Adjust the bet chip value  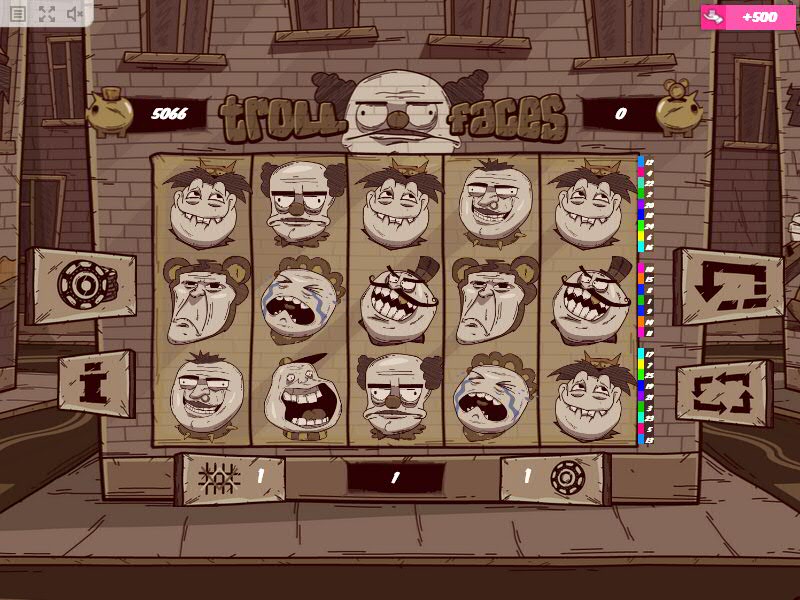554,478
